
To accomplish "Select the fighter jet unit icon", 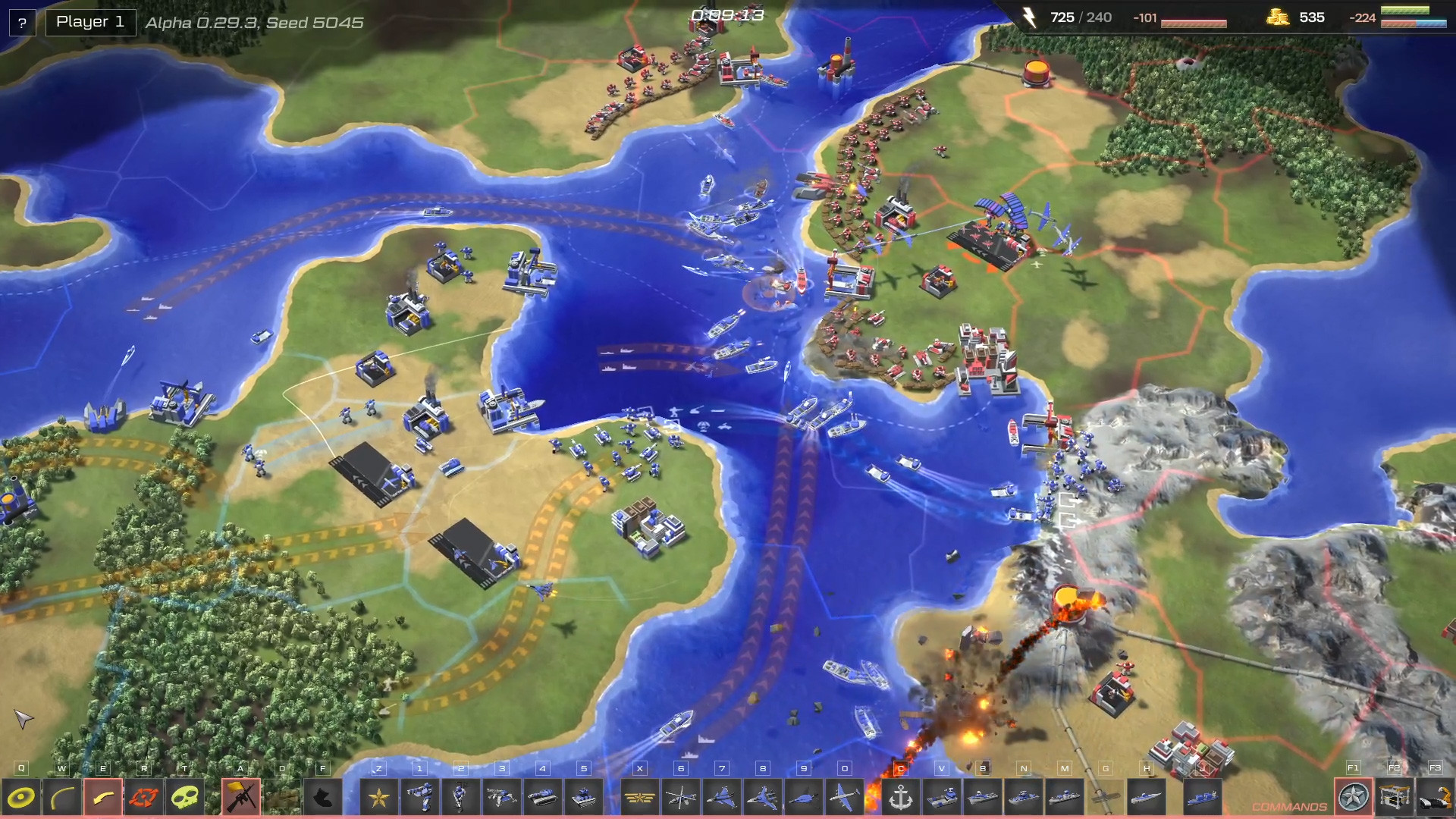I will pos(720,796).
